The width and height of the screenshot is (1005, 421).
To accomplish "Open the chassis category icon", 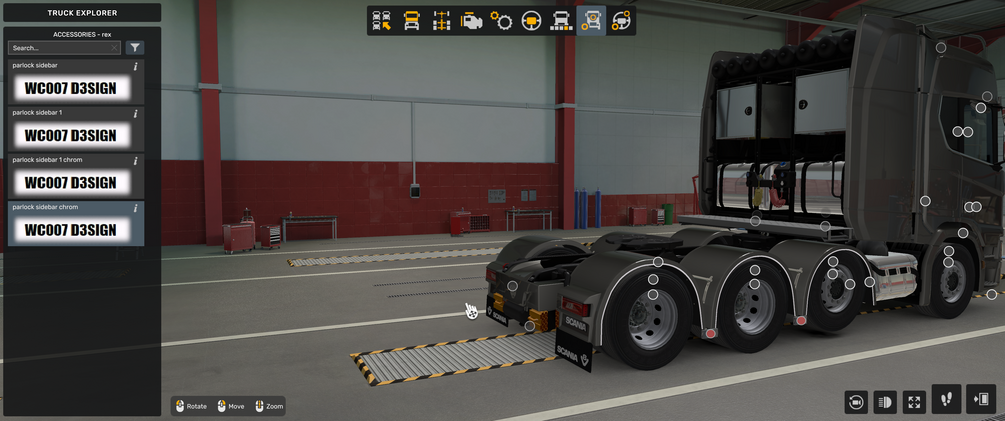I will click(441, 20).
